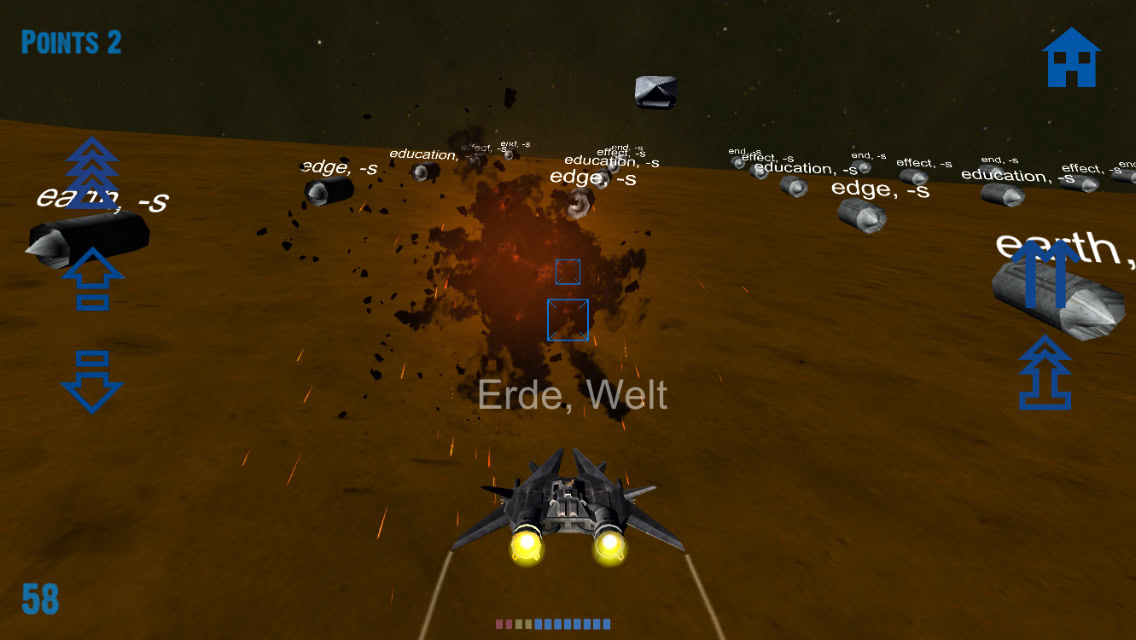This screenshot has width=1136, height=640.
Task: Fire using the twin solid arrows button
Action: point(1045,273)
